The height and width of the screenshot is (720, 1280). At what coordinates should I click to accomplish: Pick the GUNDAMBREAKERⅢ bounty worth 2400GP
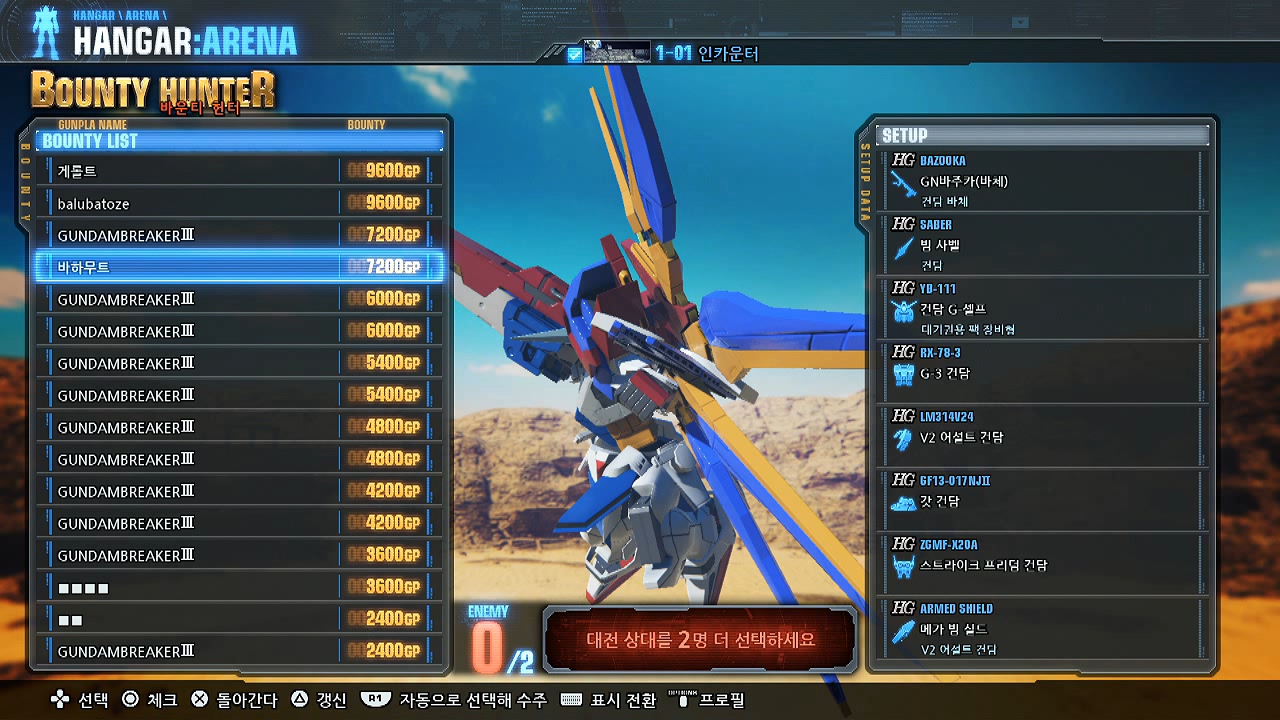[x=239, y=651]
